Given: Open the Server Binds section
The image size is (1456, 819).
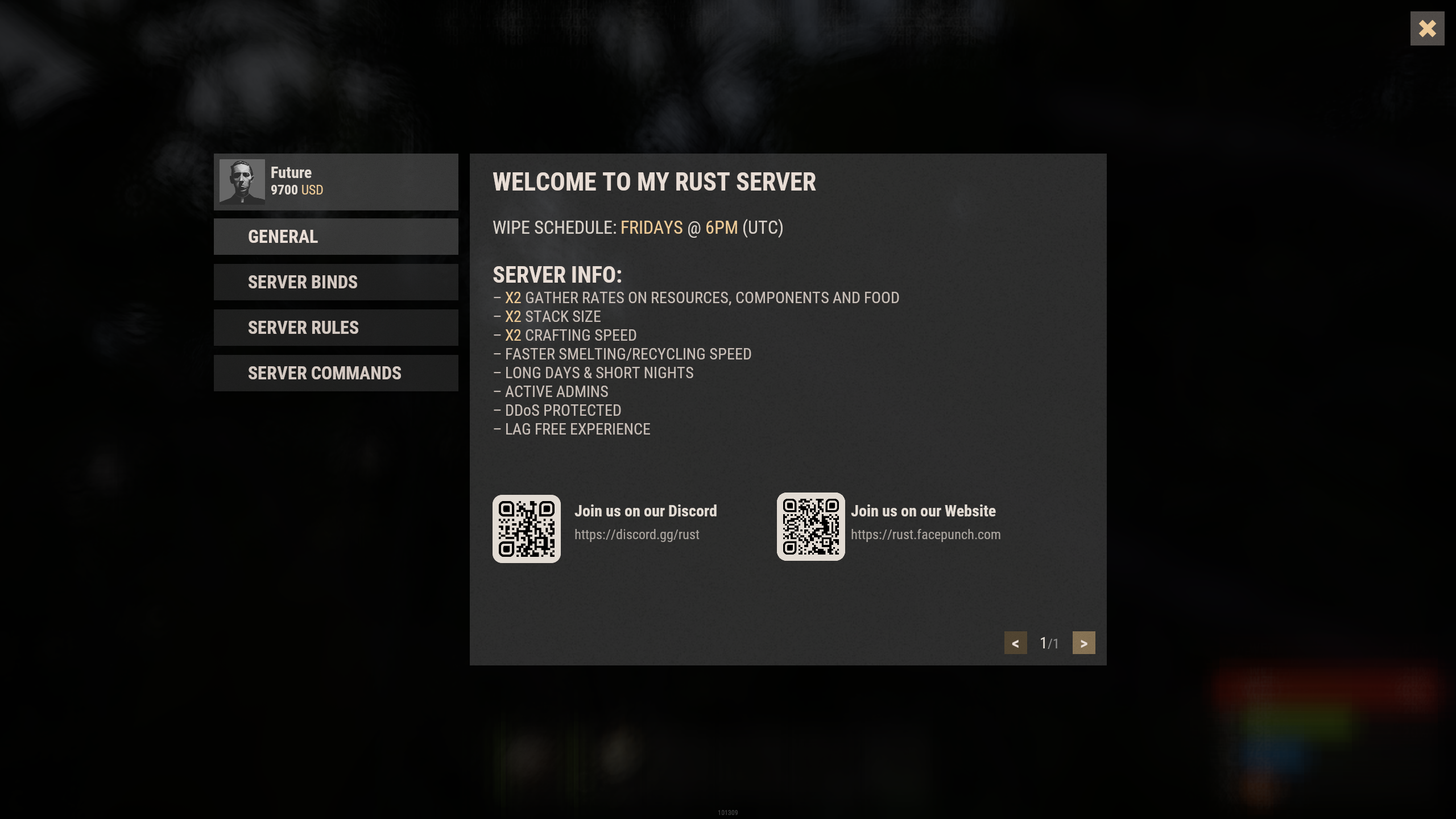Looking at the screenshot, I should click(336, 282).
